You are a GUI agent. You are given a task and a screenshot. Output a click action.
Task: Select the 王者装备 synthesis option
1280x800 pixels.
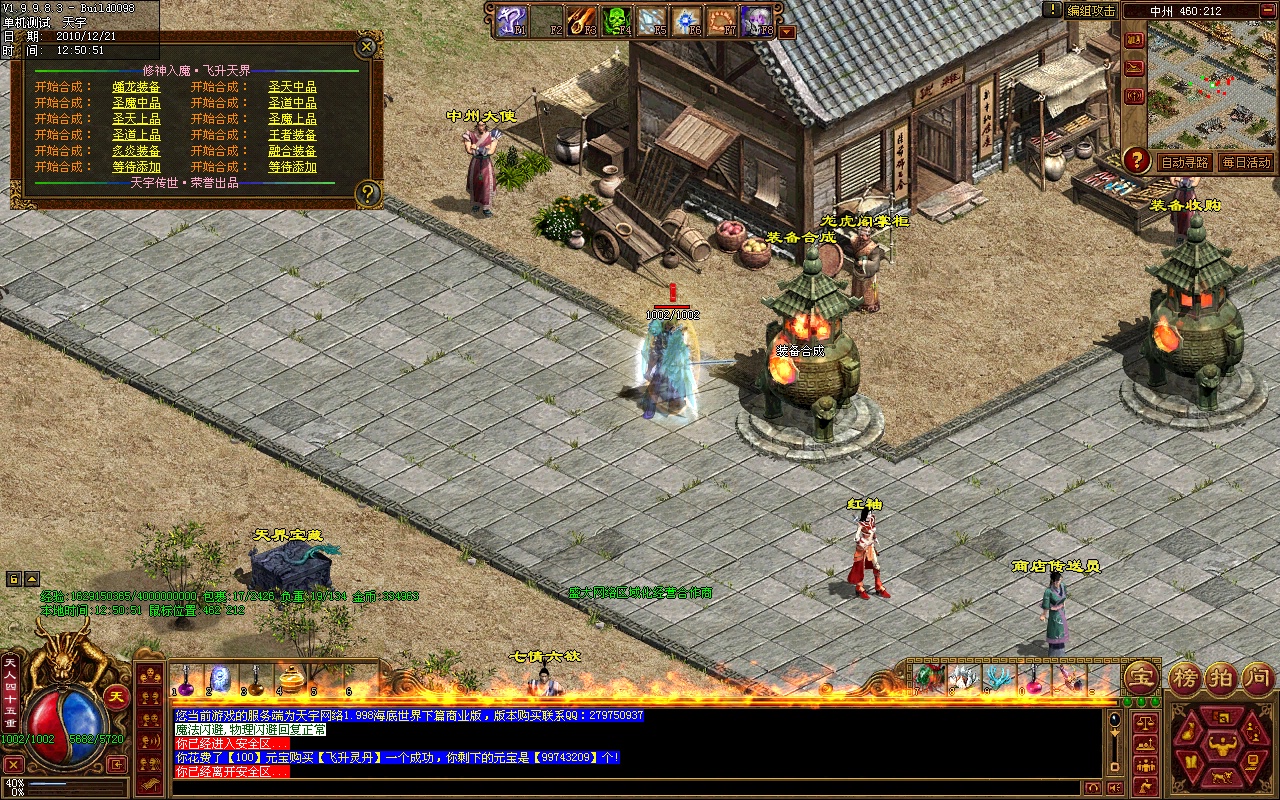292,135
